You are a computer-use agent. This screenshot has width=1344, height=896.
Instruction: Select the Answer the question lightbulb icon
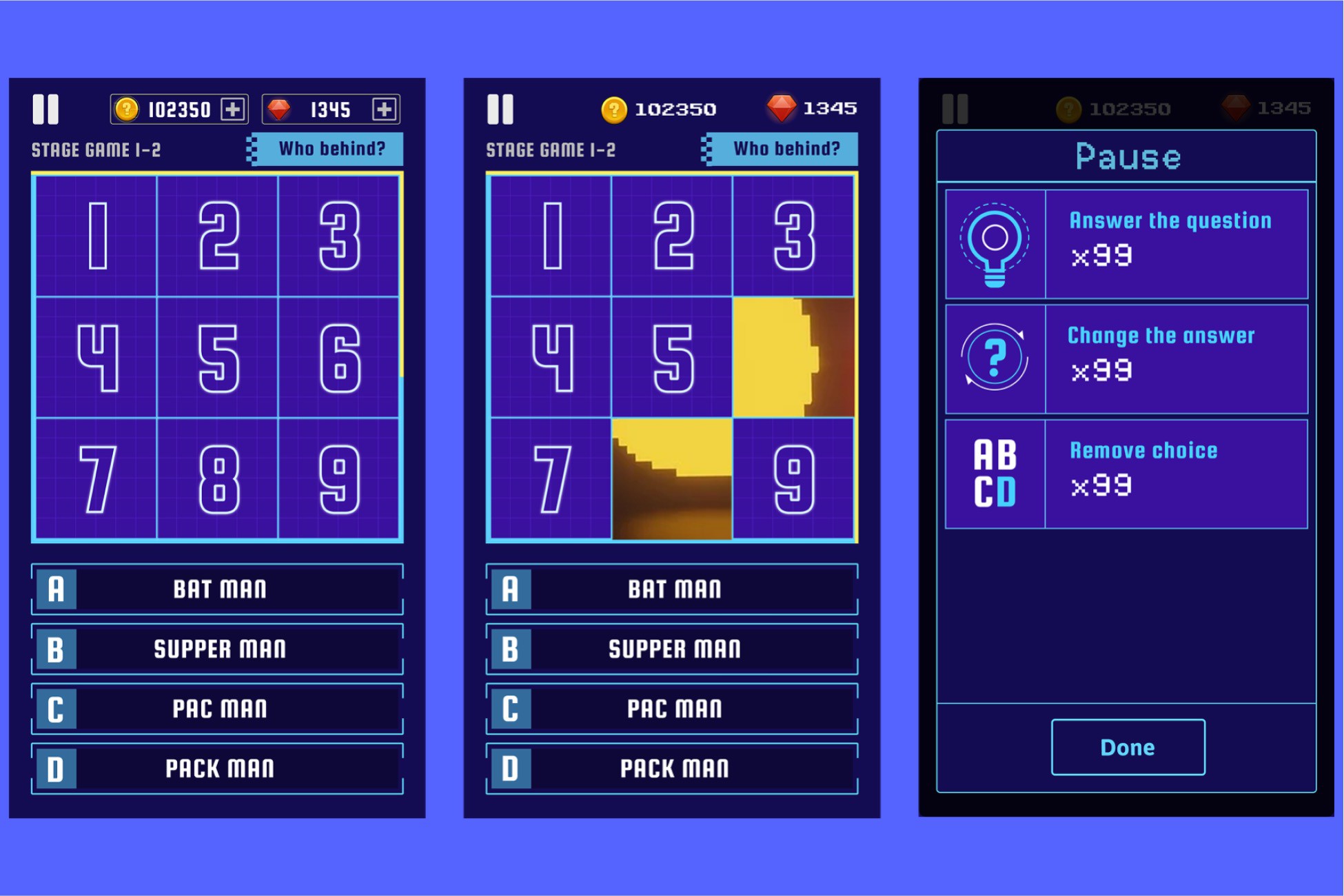[x=995, y=243]
